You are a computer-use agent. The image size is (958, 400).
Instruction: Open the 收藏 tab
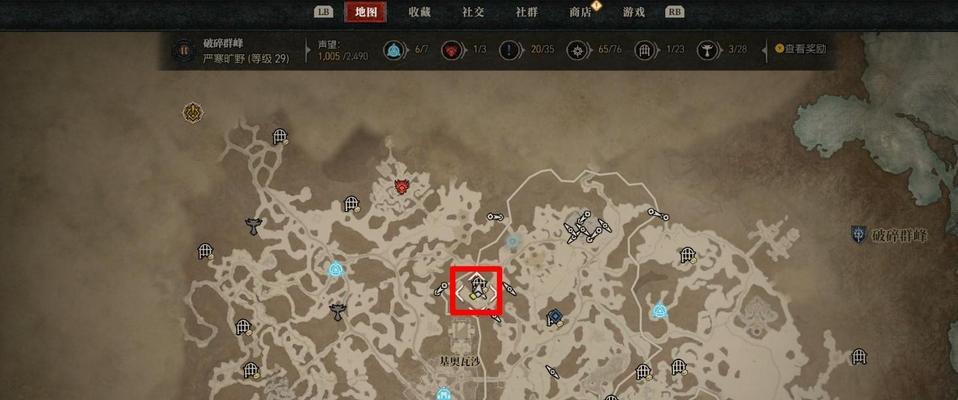point(419,12)
